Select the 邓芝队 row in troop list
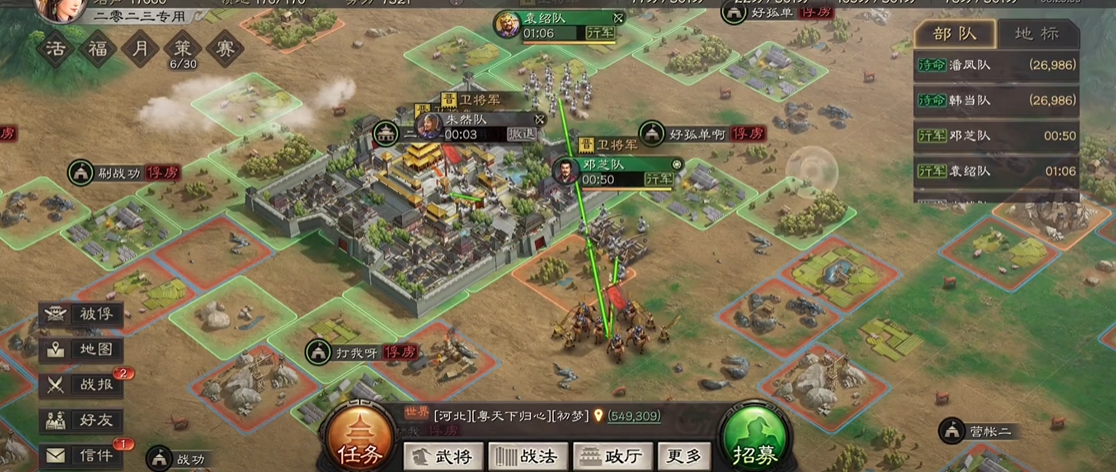1116x472 pixels. (x=996, y=136)
